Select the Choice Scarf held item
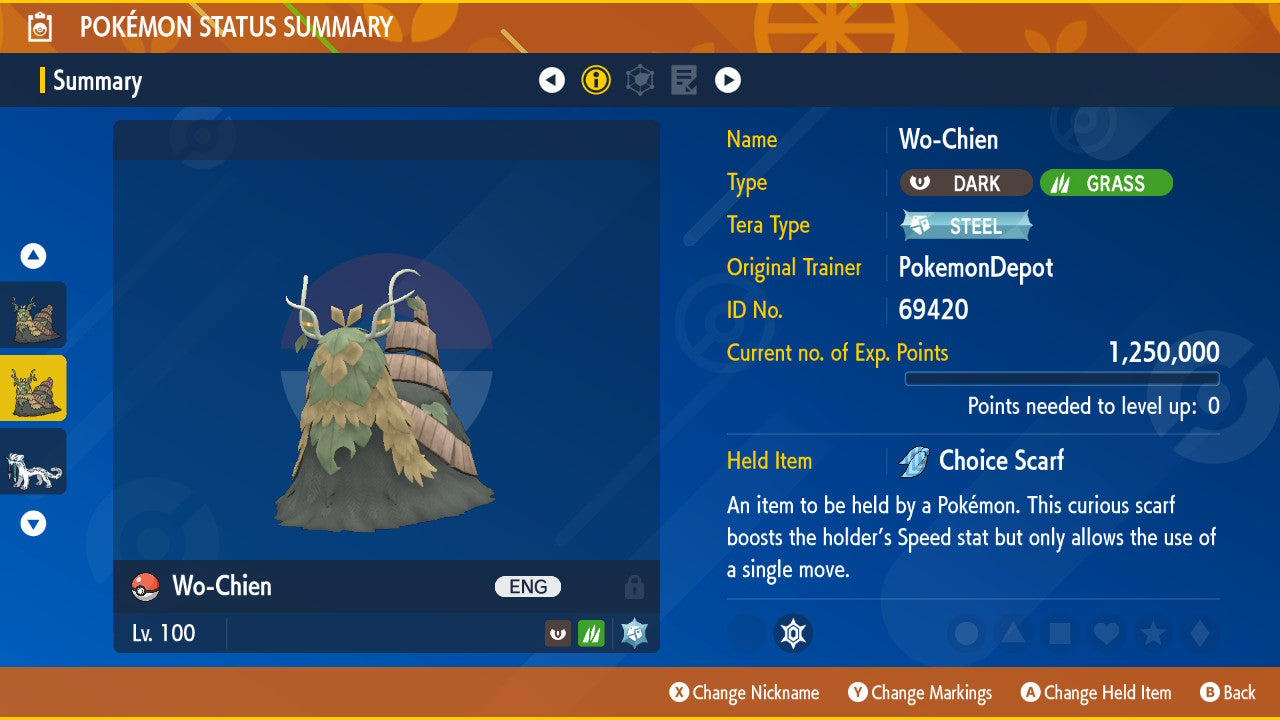The image size is (1280, 720). pyautogui.click(x=1000, y=461)
